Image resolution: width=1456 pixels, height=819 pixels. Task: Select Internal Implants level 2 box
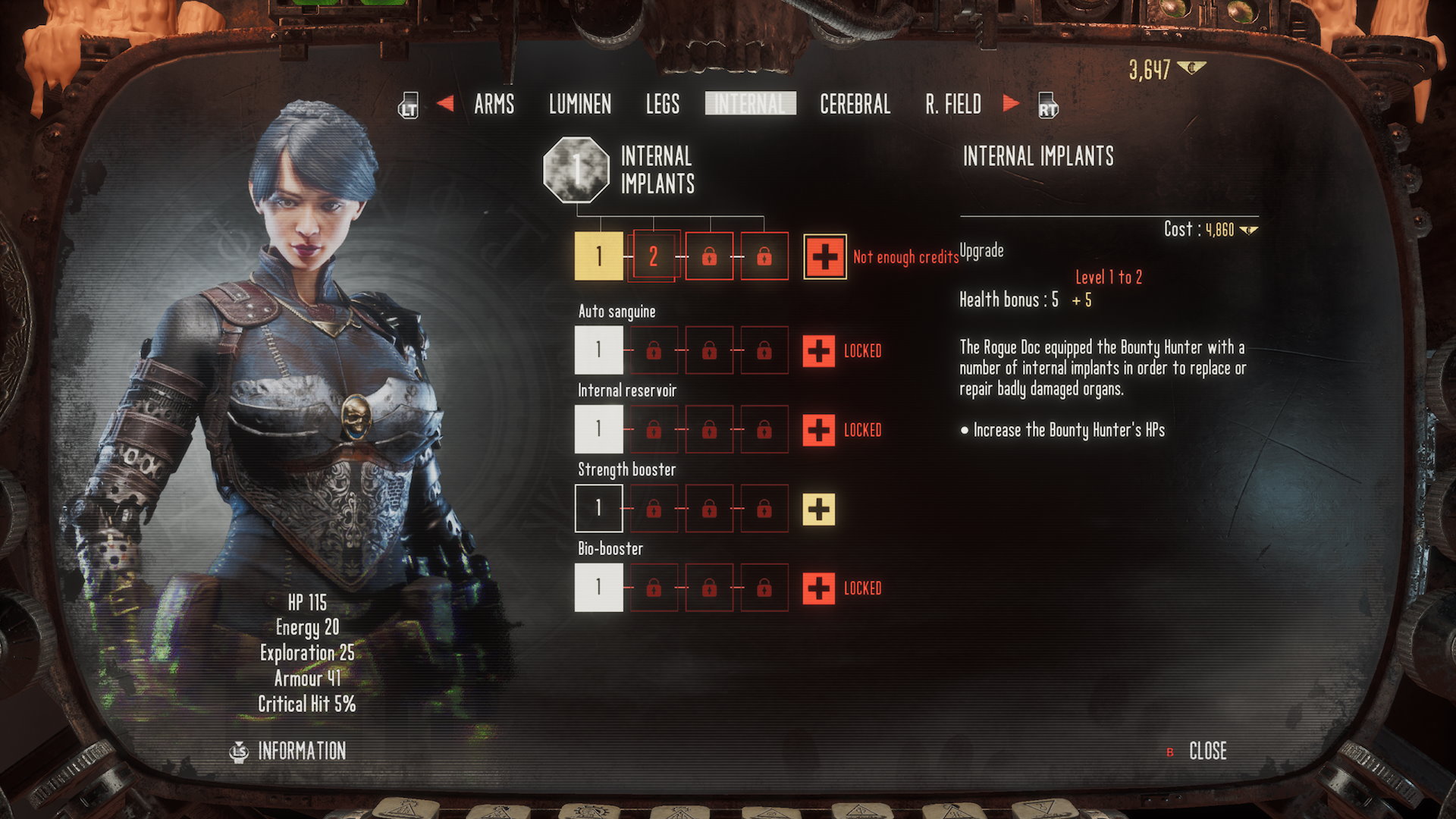654,256
